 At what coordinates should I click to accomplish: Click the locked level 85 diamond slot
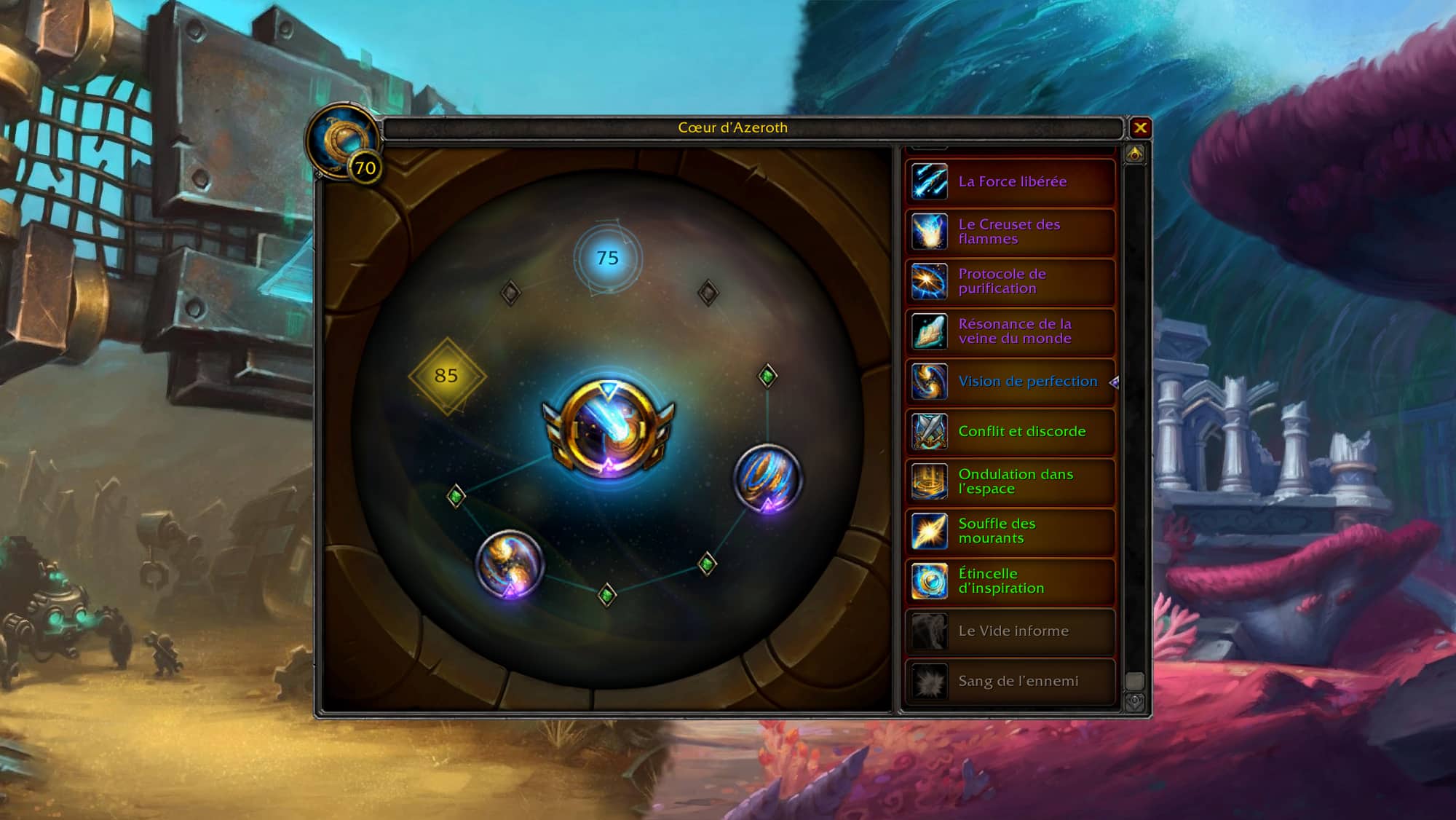446,376
